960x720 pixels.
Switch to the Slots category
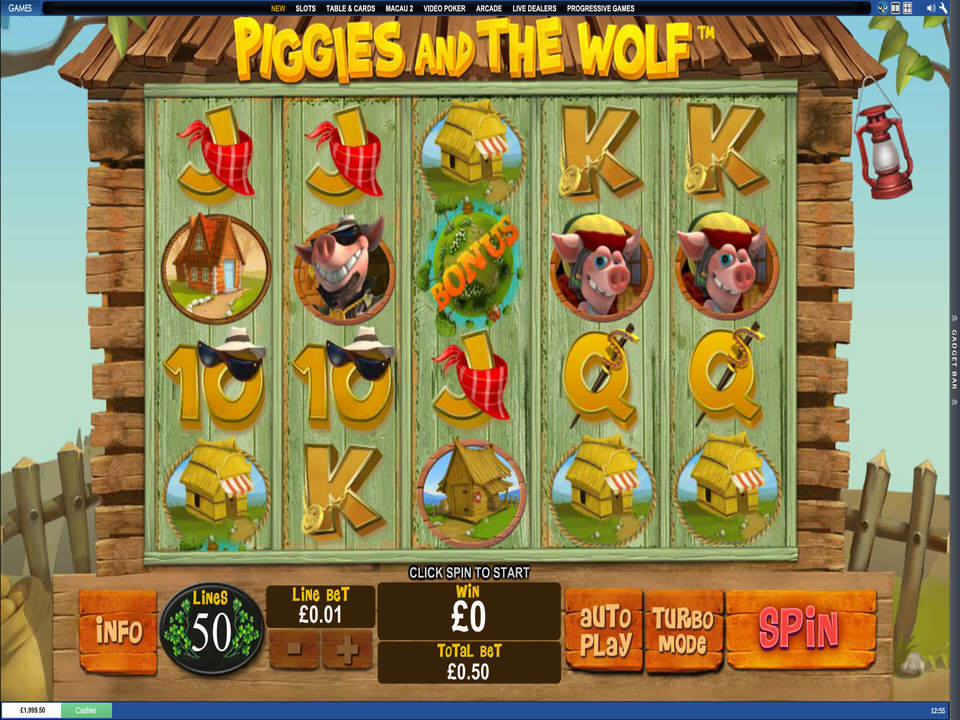pos(307,8)
